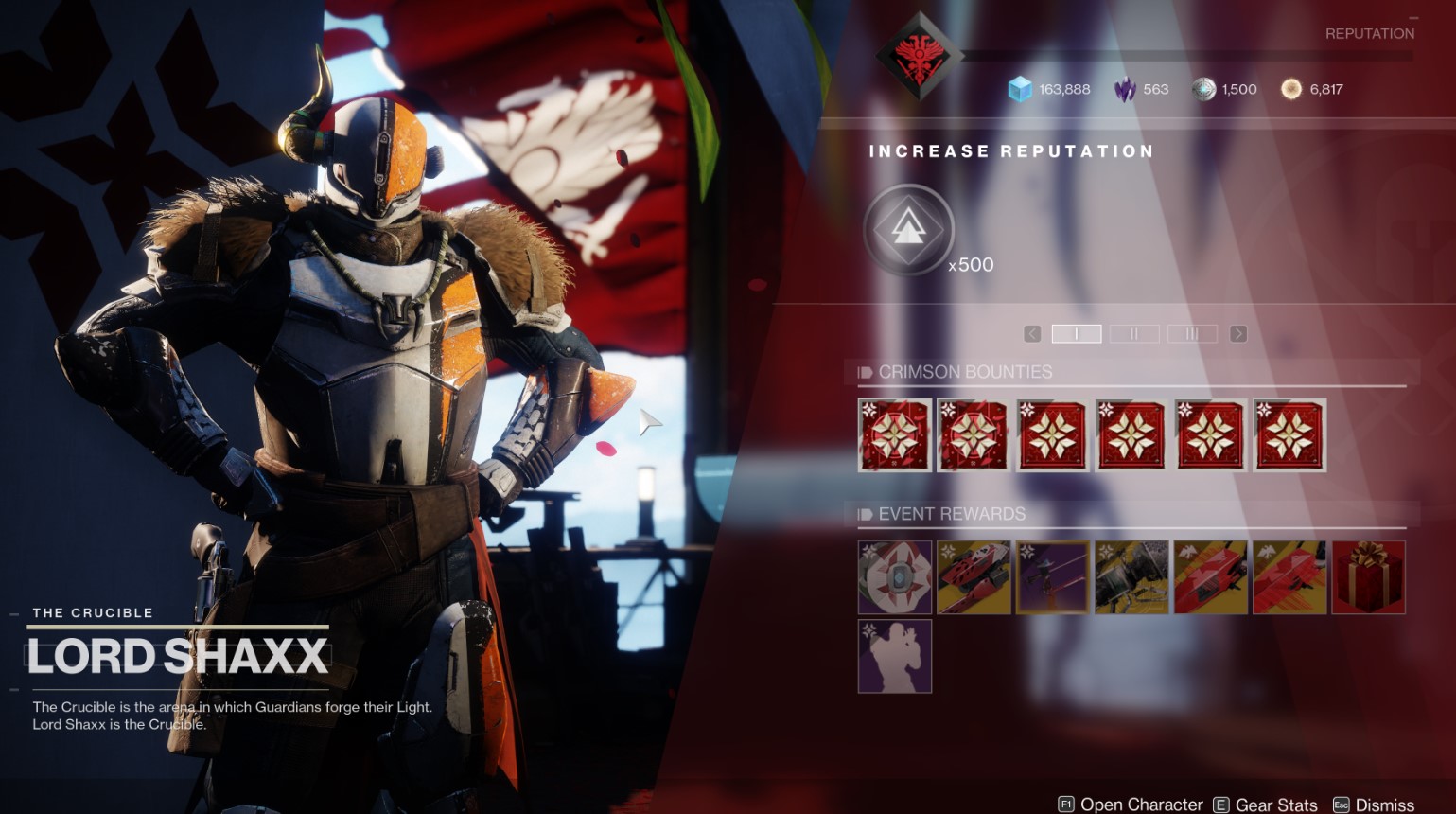Image resolution: width=1456 pixels, height=814 pixels.
Task: Click the right page navigation arrow
Action: (x=1237, y=334)
